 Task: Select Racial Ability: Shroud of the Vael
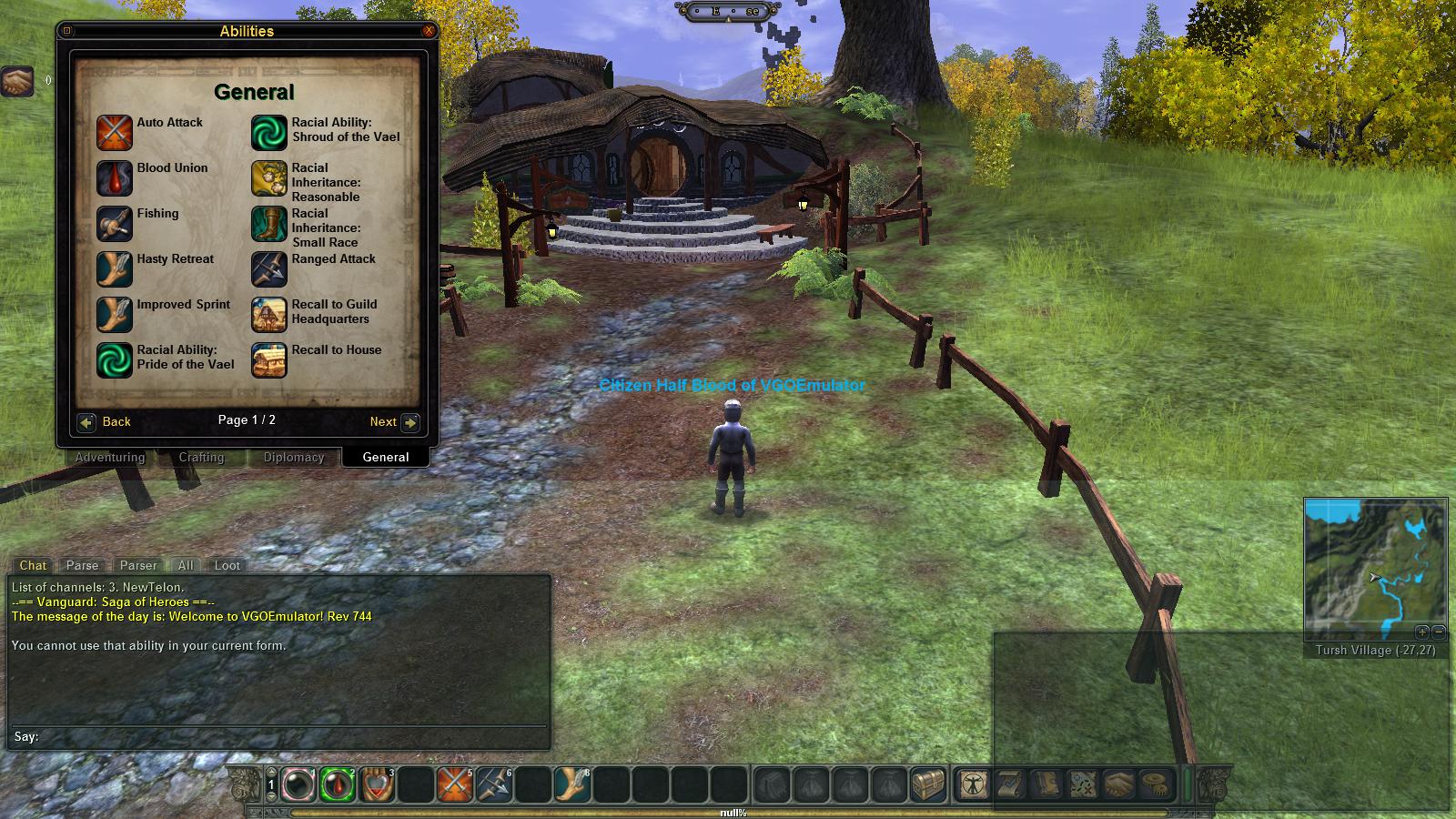point(269,133)
